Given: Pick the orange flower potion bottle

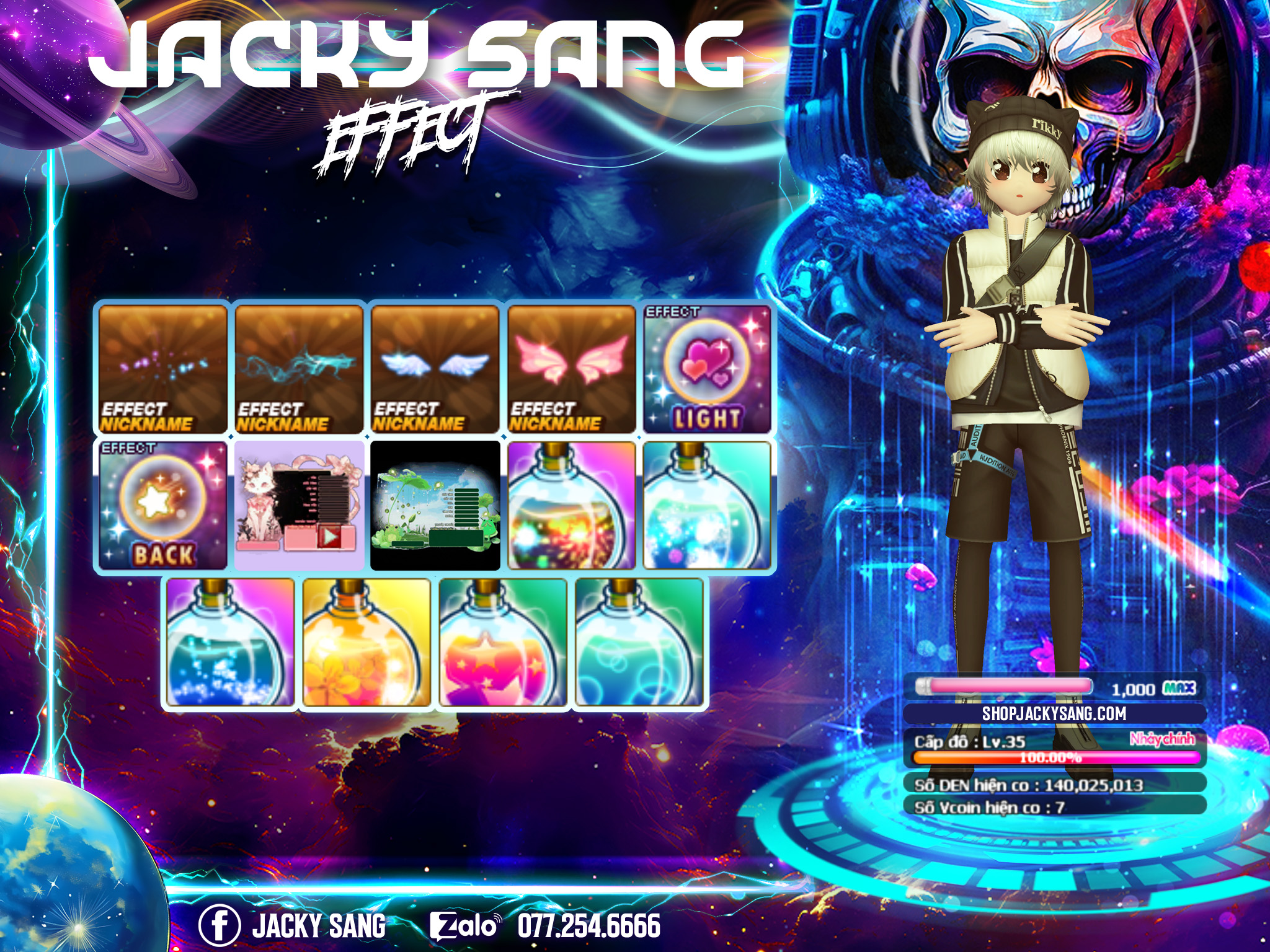Looking at the screenshot, I should [x=366, y=642].
